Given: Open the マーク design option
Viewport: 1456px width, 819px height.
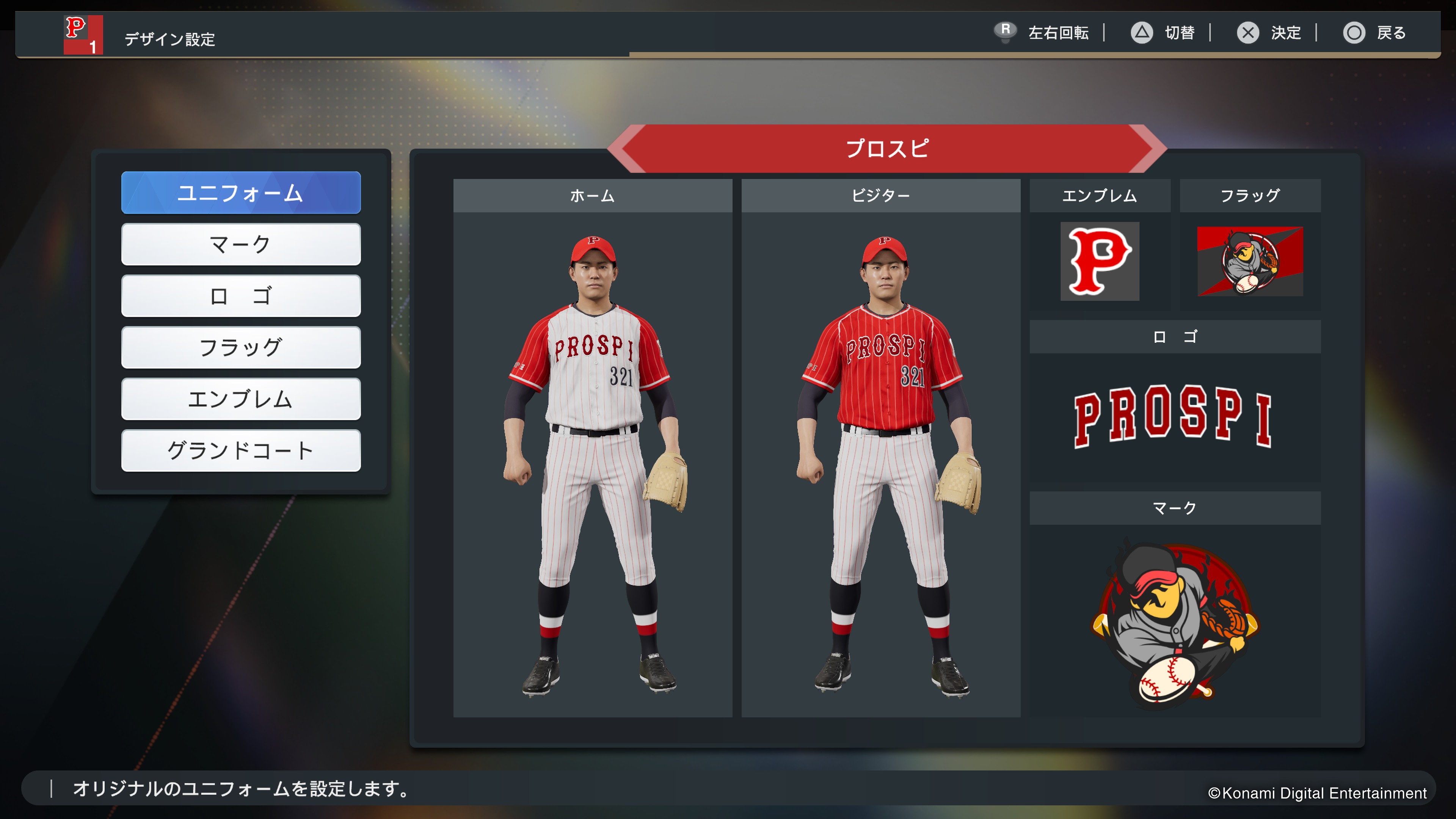Looking at the screenshot, I should click(x=241, y=244).
